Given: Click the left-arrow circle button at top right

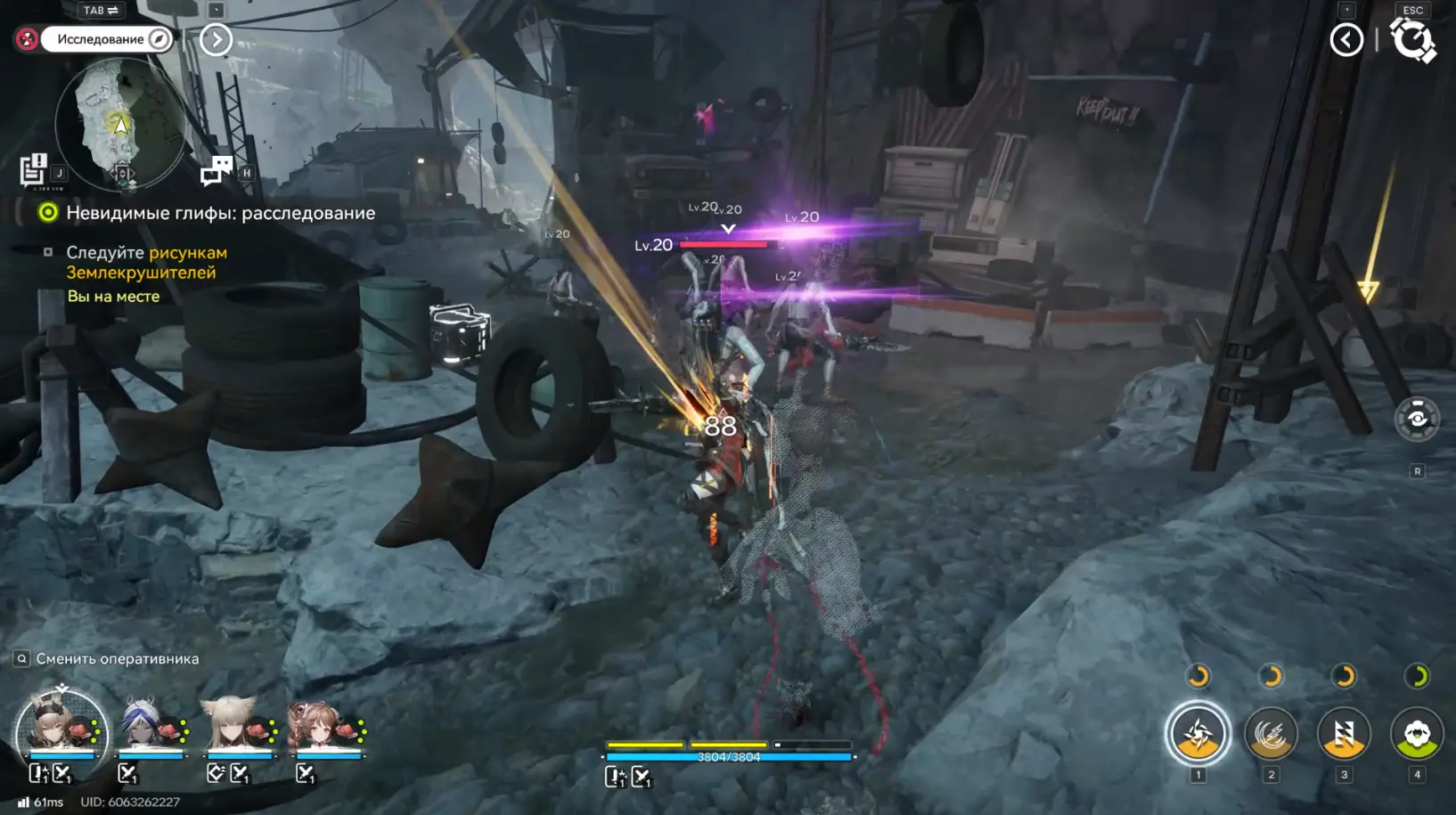Looking at the screenshot, I should [x=1346, y=39].
